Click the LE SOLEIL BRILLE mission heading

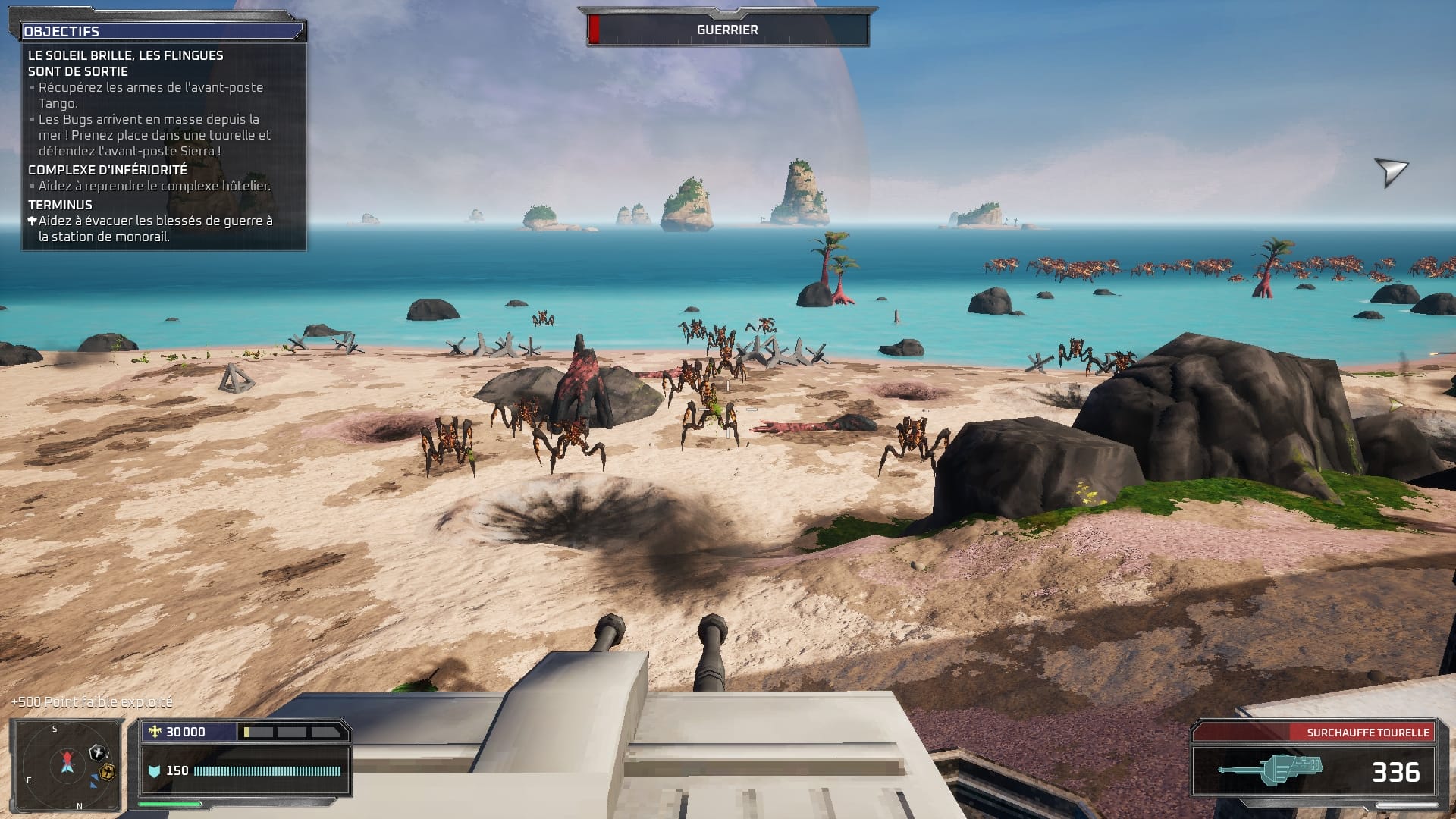pos(125,55)
